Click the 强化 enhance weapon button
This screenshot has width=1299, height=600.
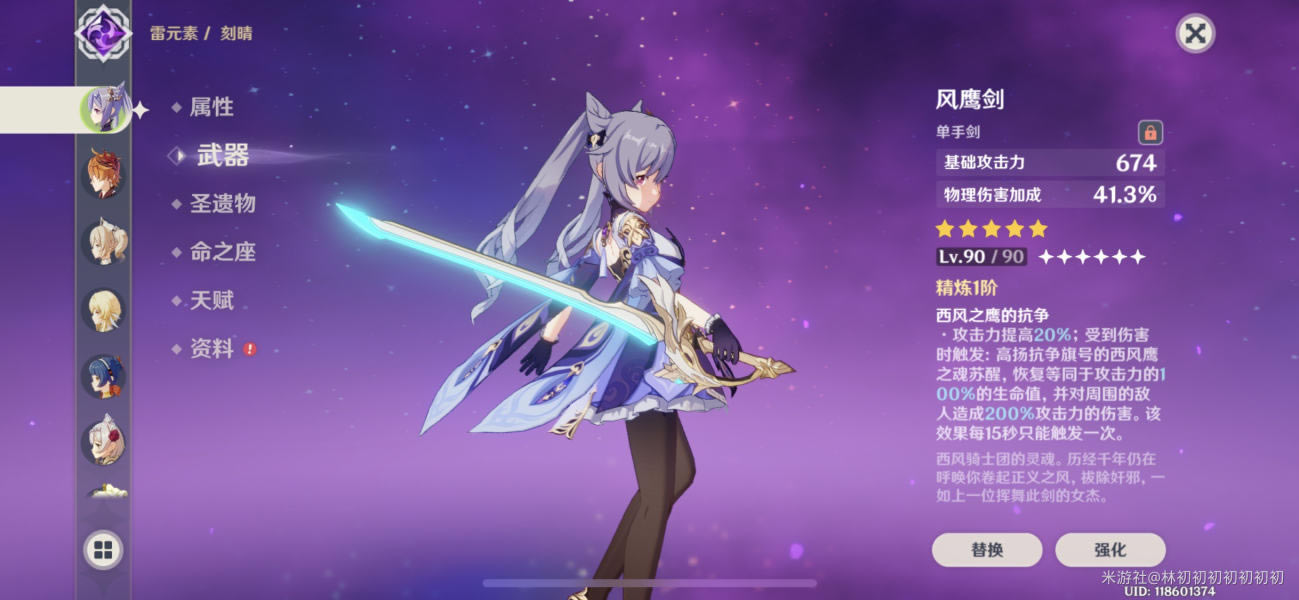(x=1110, y=550)
